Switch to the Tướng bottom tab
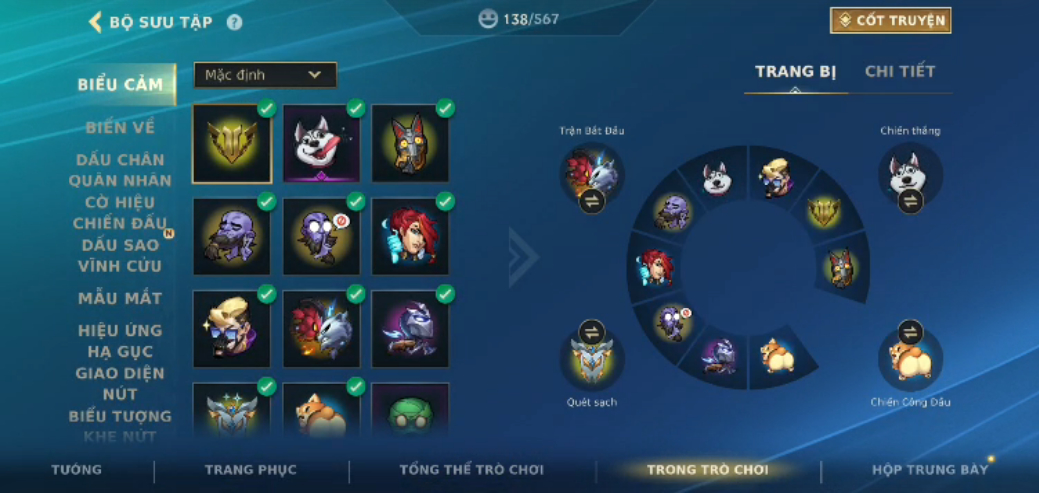Screen dimensions: 1039x493 [77, 470]
